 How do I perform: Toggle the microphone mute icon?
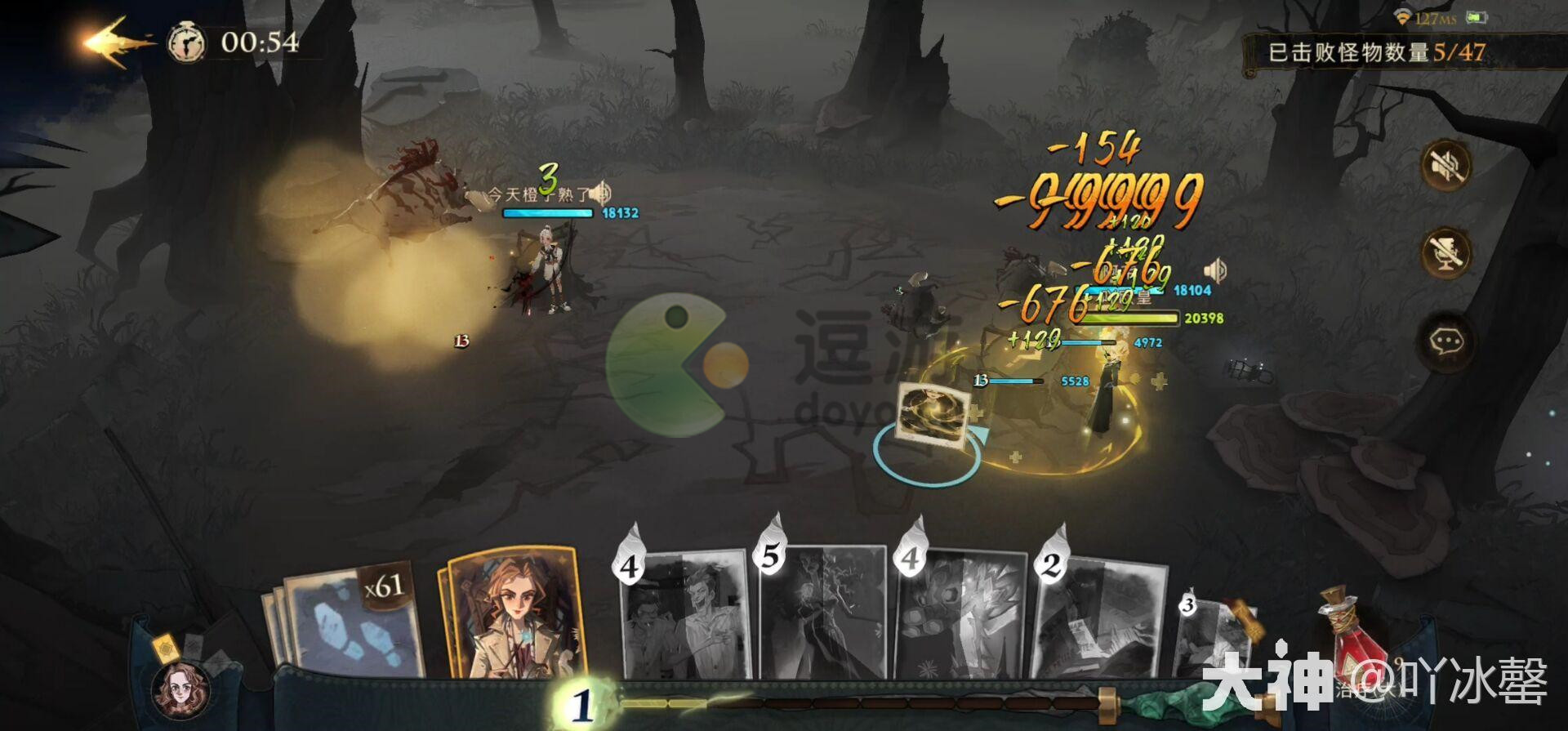(1446, 252)
